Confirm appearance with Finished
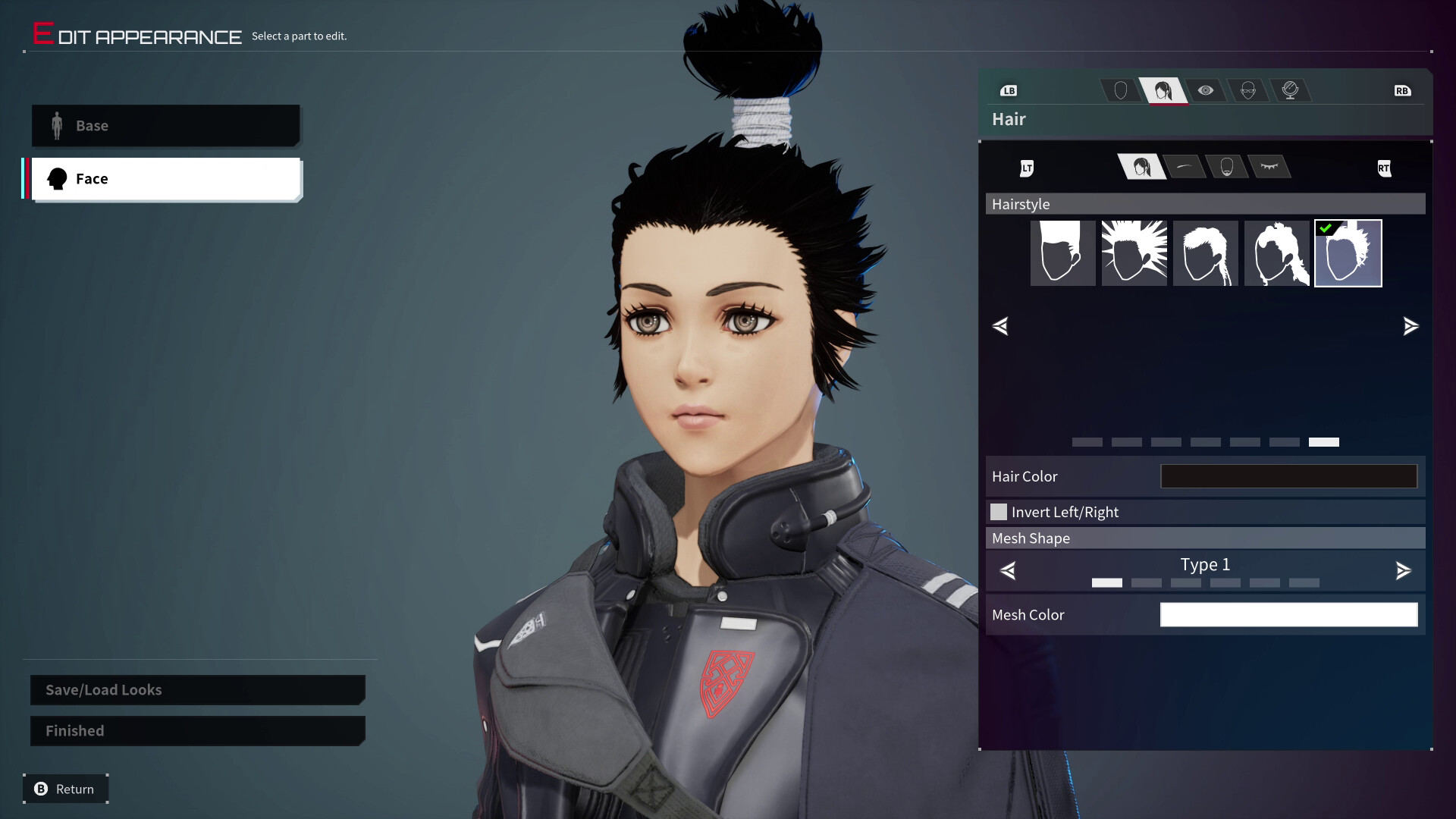This screenshot has height=819, width=1456. coord(197,731)
